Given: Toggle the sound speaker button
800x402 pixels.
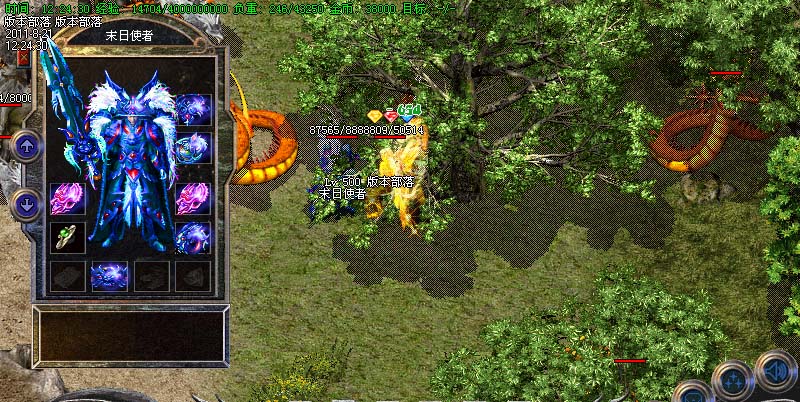Looking at the screenshot, I should 774,372.
